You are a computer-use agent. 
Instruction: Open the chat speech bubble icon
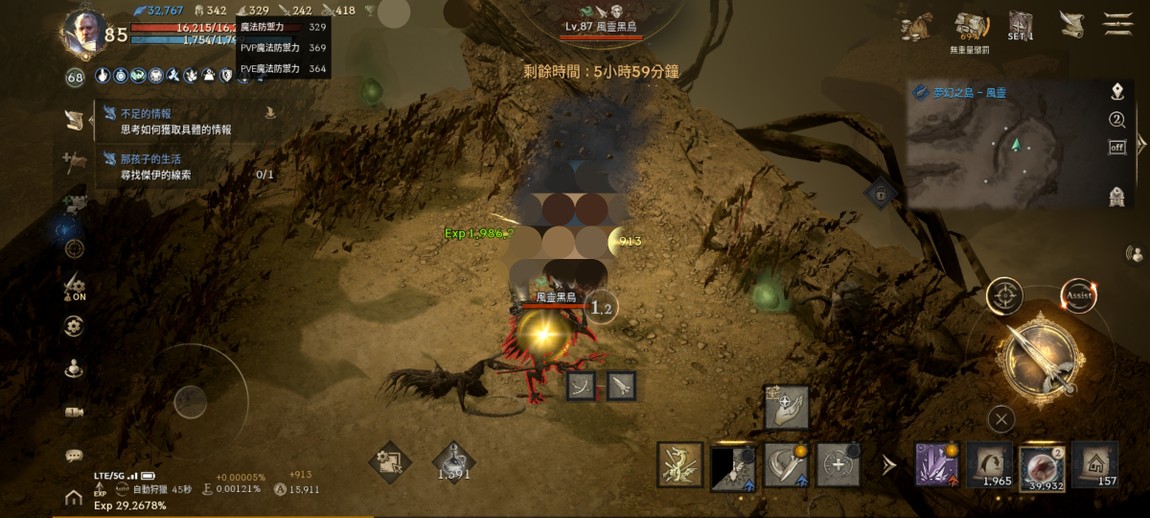74,456
